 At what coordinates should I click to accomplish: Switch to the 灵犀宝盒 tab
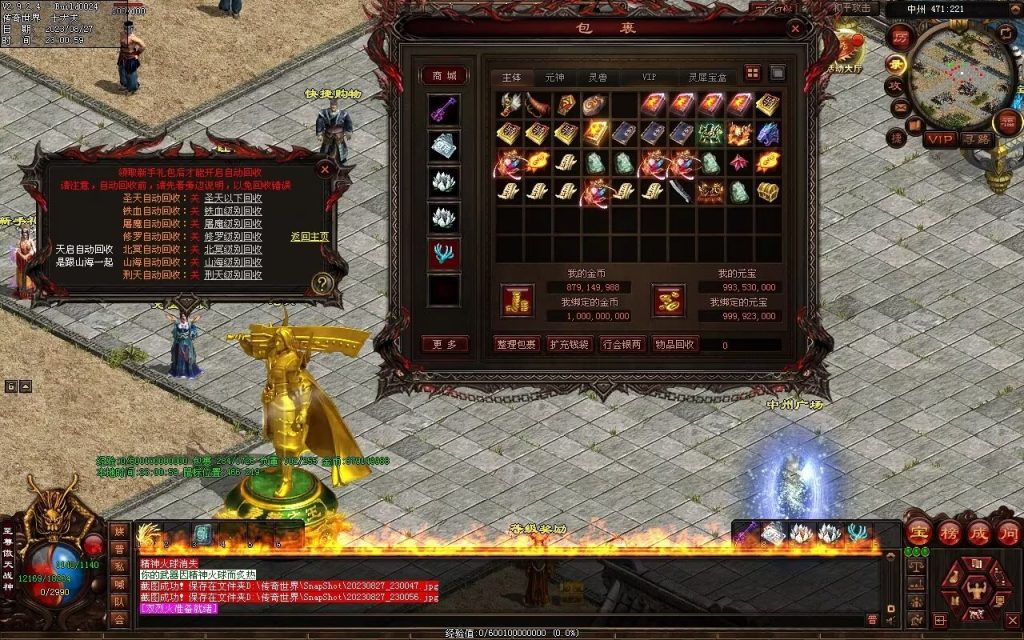707,77
